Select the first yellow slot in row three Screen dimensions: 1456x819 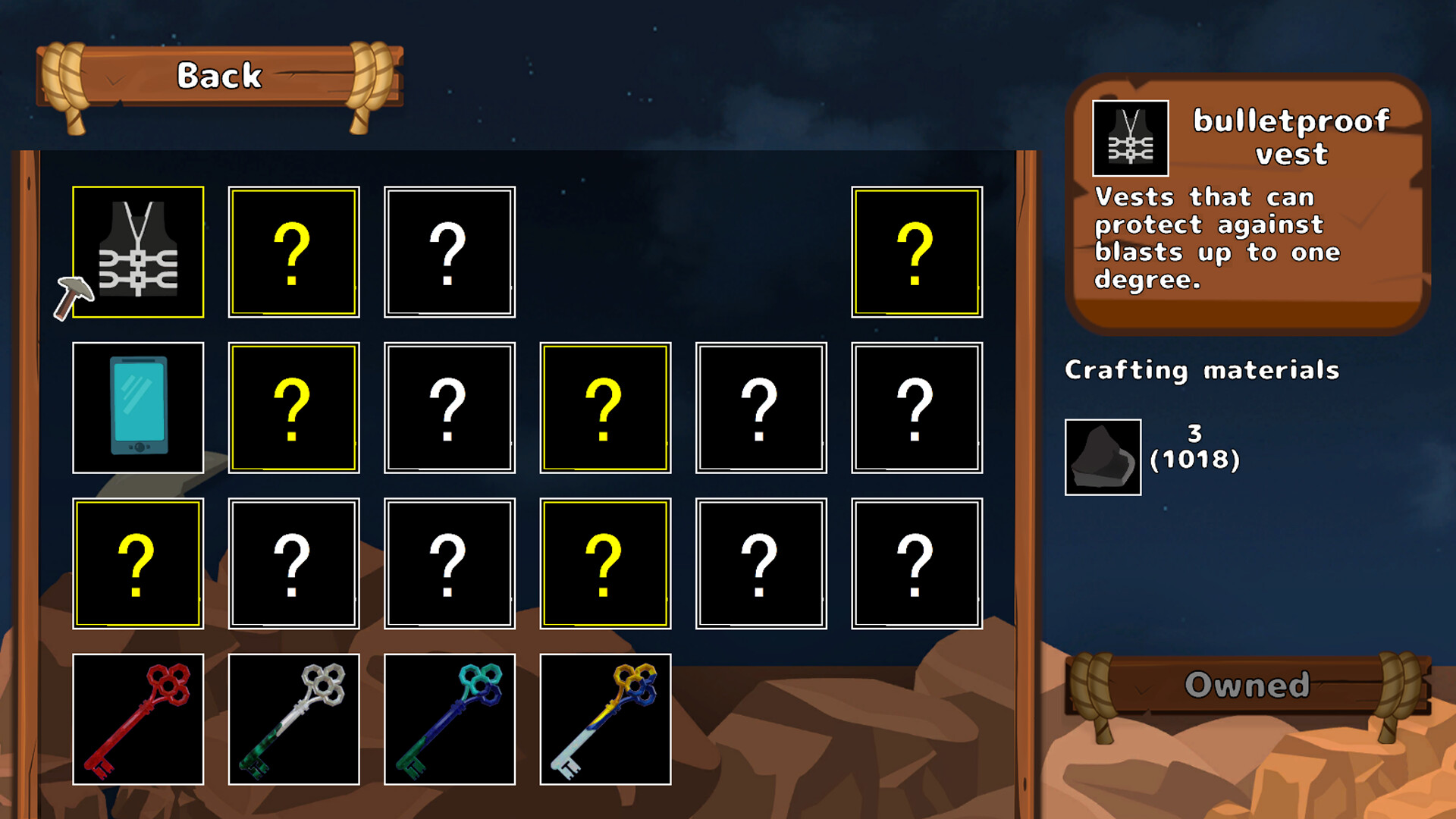pyautogui.click(x=138, y=563)
